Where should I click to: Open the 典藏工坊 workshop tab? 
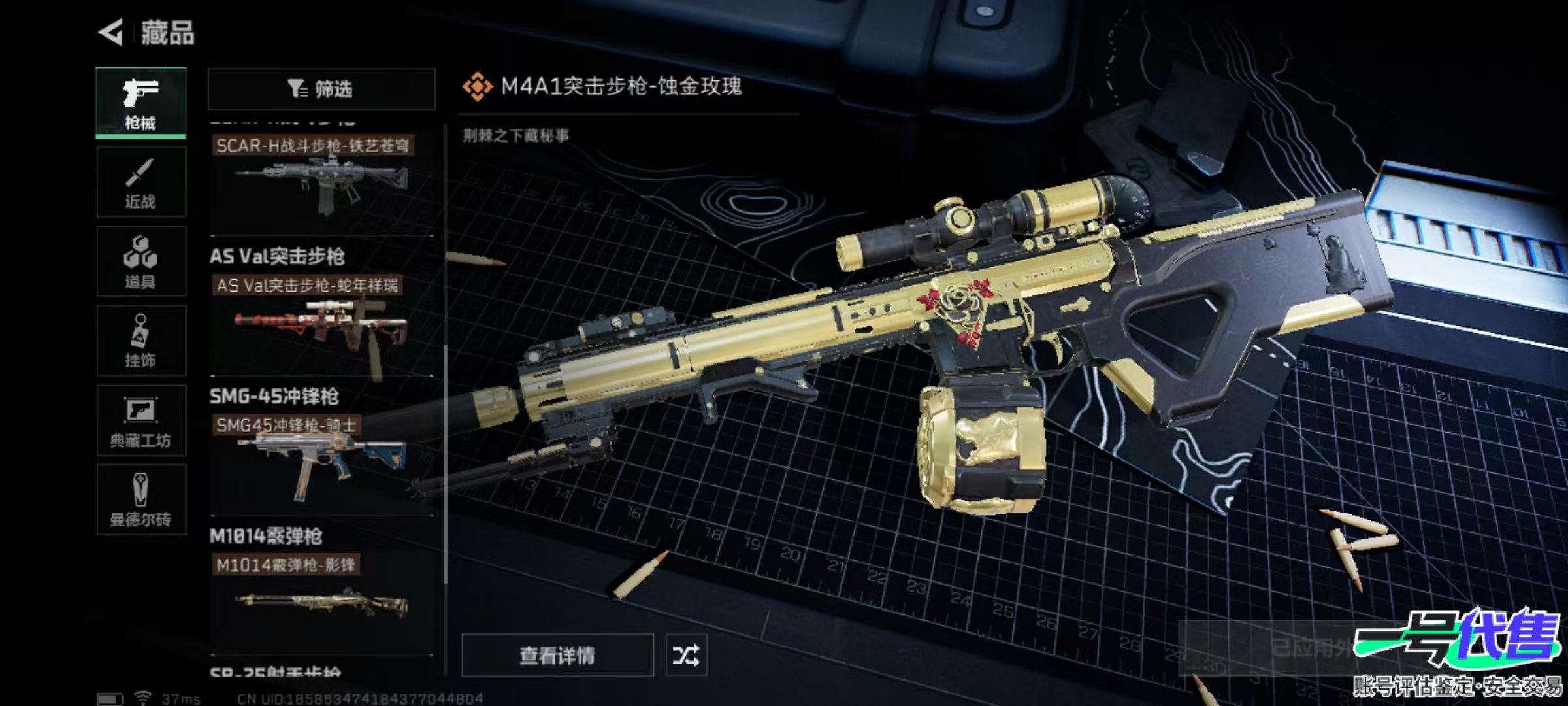pos(140,420)
